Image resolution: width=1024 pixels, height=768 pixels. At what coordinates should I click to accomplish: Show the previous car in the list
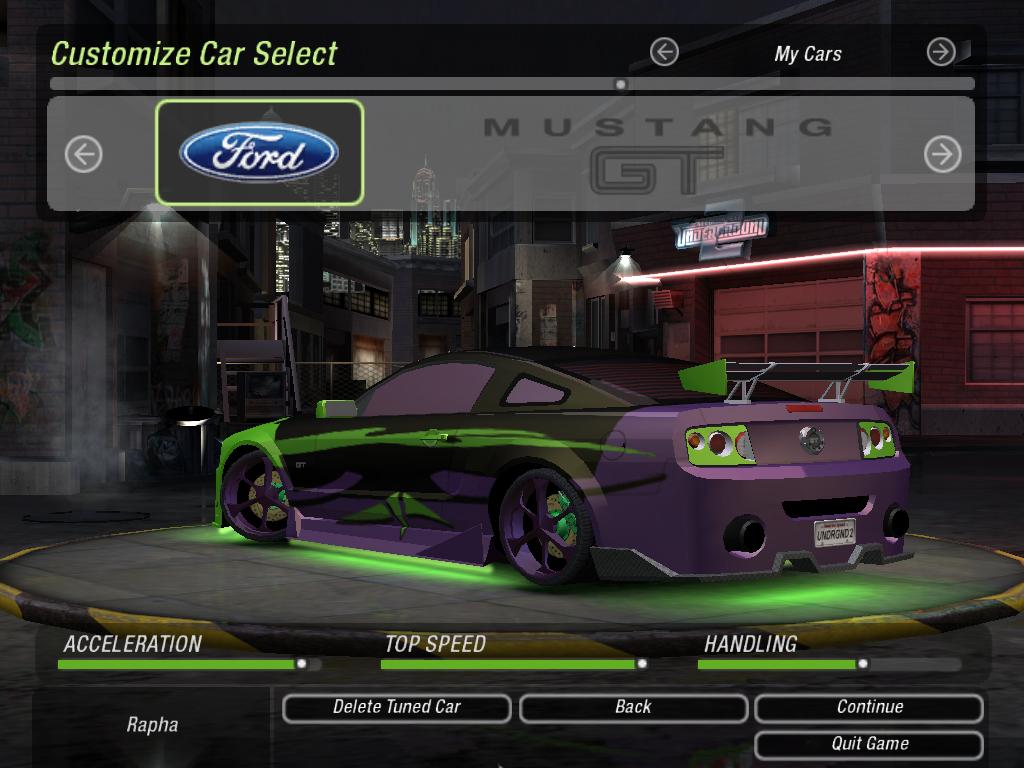84,154
